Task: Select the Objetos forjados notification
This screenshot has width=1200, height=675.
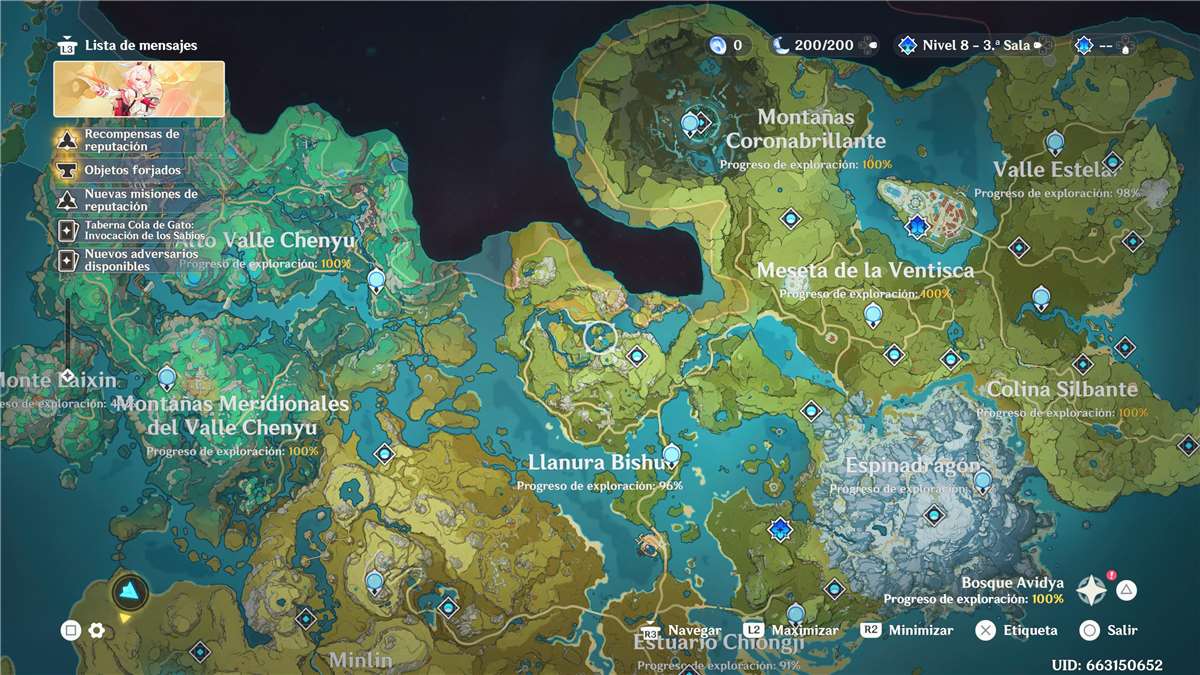Action: point(132,170)
